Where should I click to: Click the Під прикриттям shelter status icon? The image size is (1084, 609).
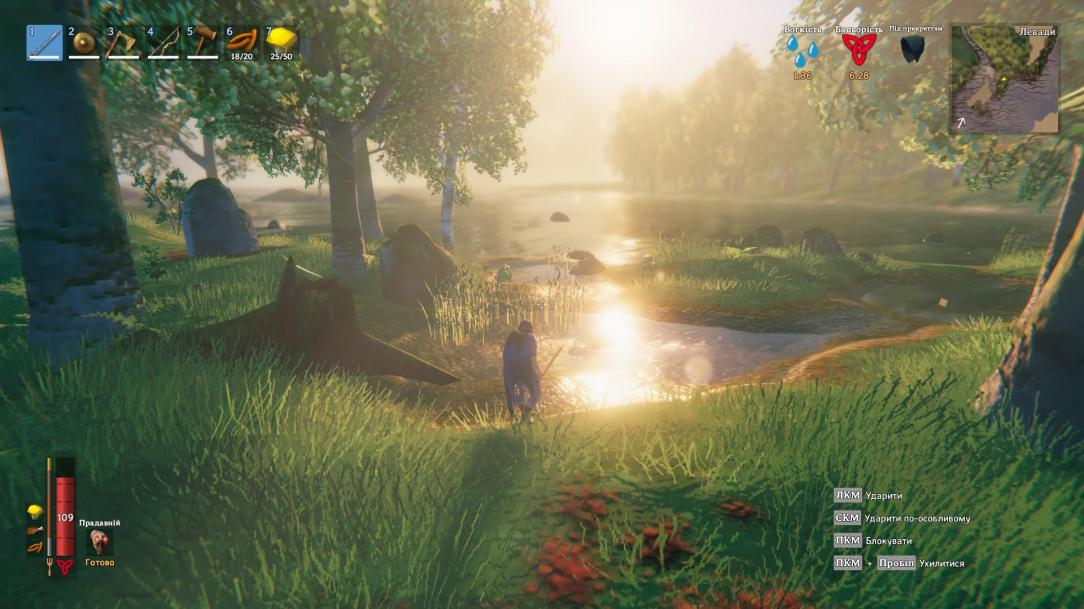click(911, 49)
